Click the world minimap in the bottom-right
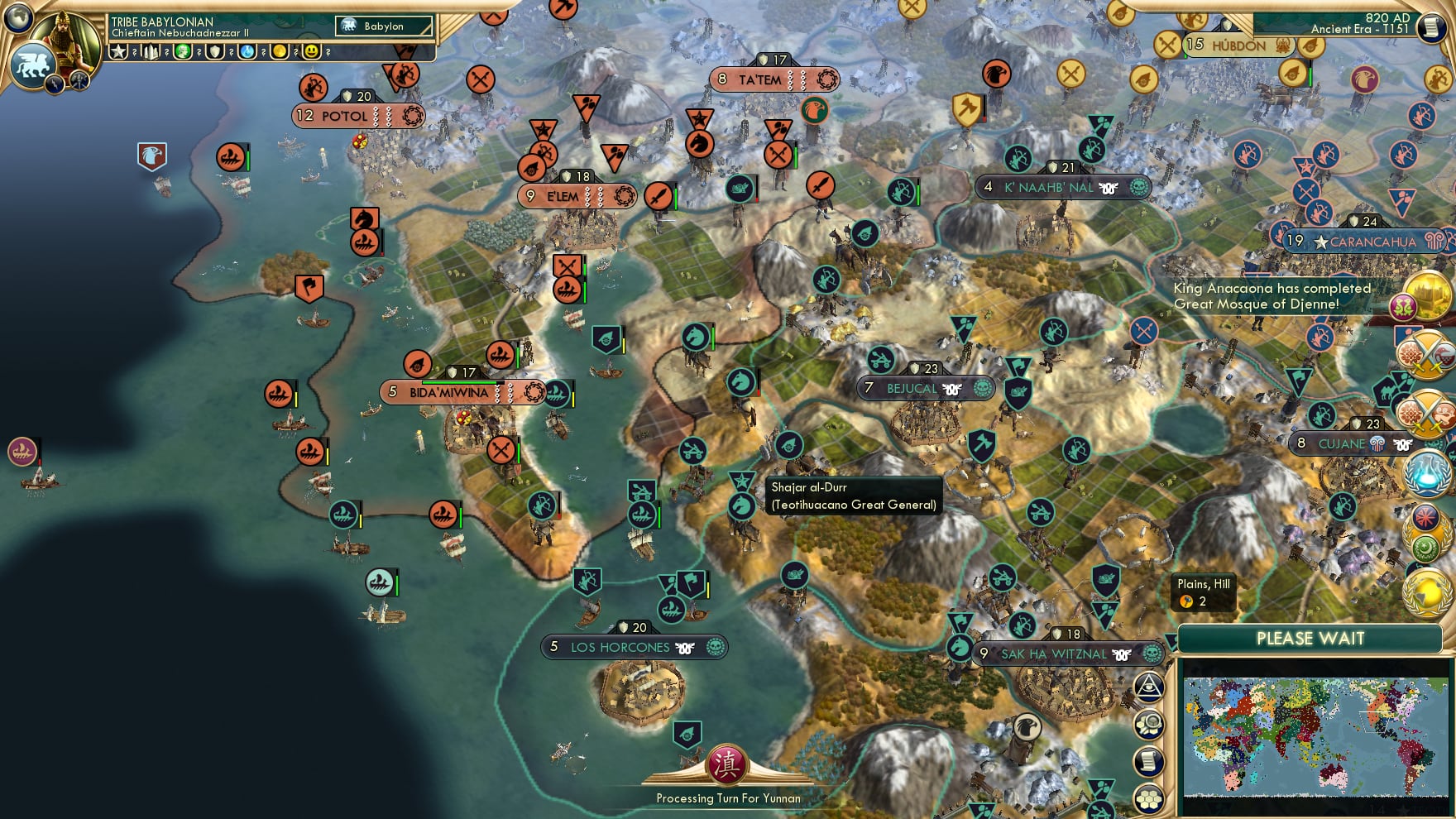 coord(1314,736)
